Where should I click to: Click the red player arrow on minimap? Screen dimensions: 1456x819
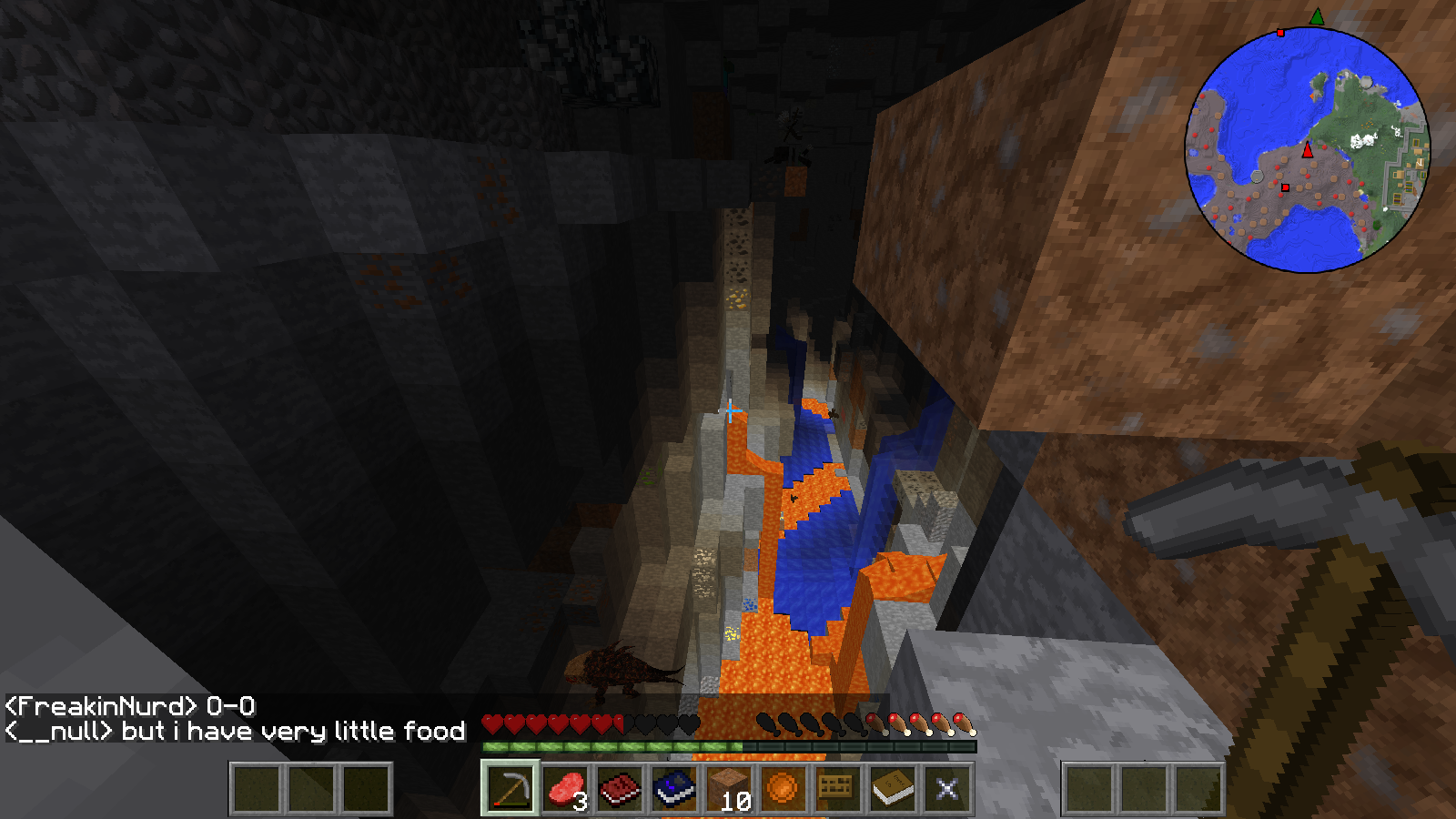(x=1308, y=150)
